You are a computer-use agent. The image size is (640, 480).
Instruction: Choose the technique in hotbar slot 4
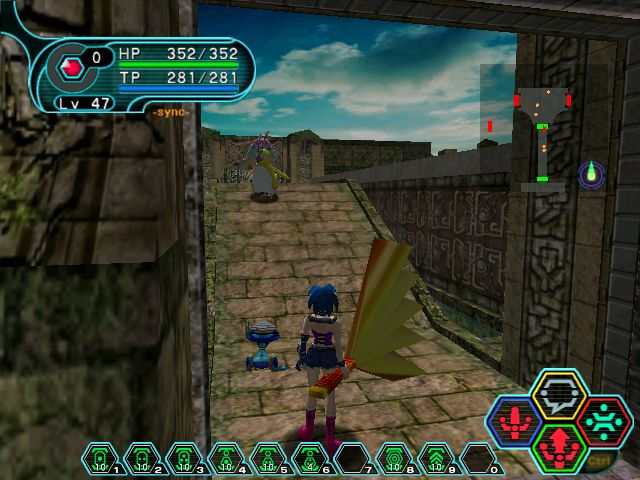pos(226,458)
